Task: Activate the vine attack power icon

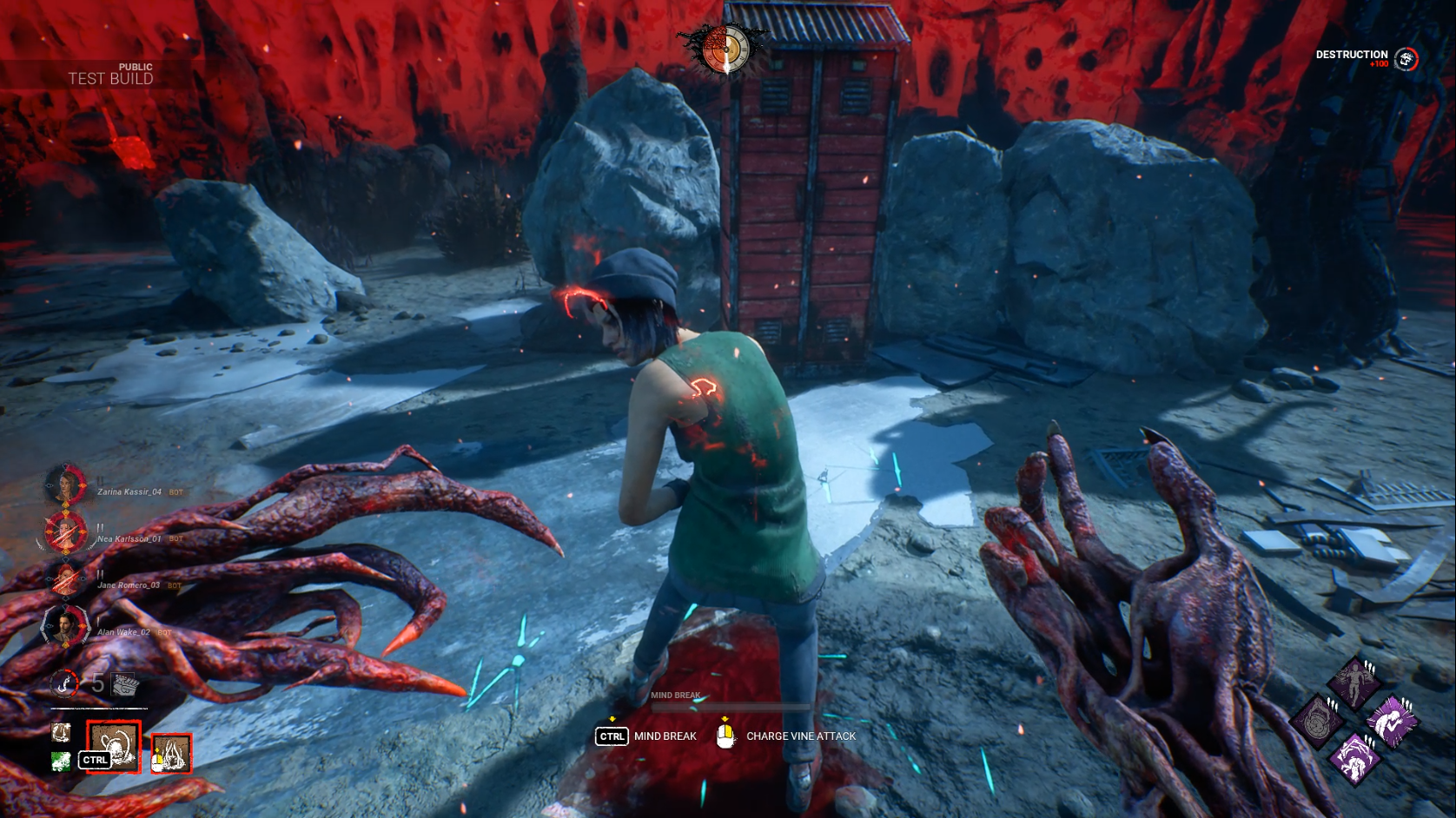Action: point(172,753)
